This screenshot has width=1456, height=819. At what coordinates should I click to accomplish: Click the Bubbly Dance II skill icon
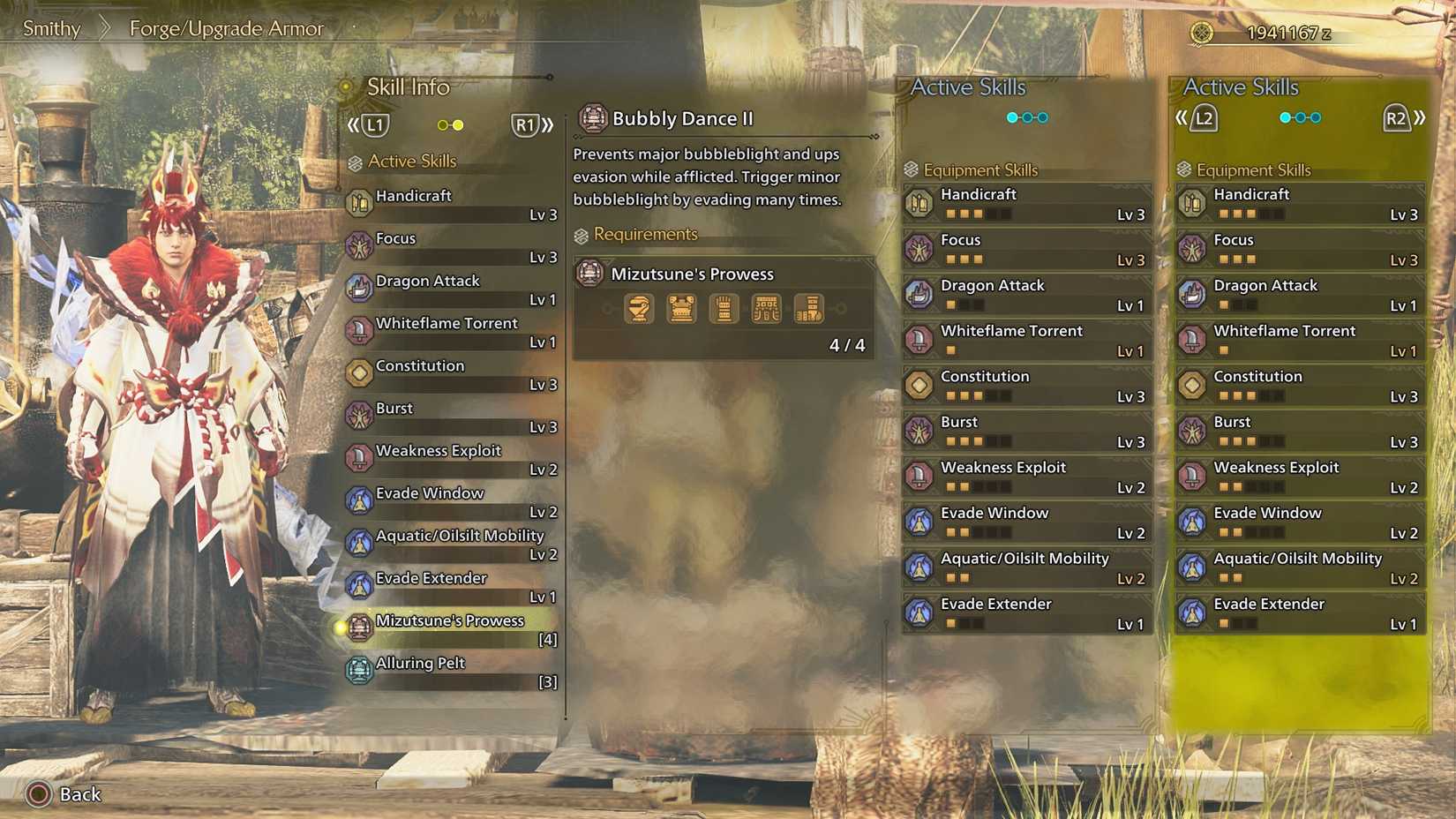coord(591,117)
